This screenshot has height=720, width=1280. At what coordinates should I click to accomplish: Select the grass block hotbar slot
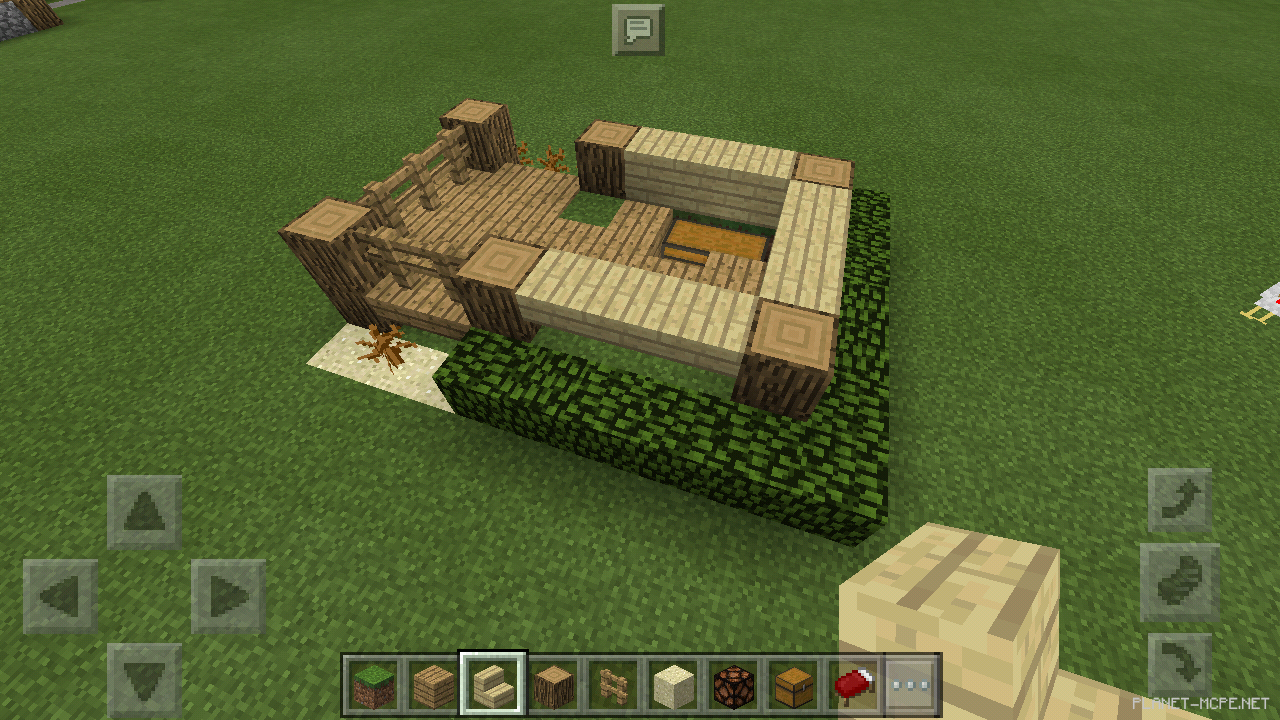(371, 686)
